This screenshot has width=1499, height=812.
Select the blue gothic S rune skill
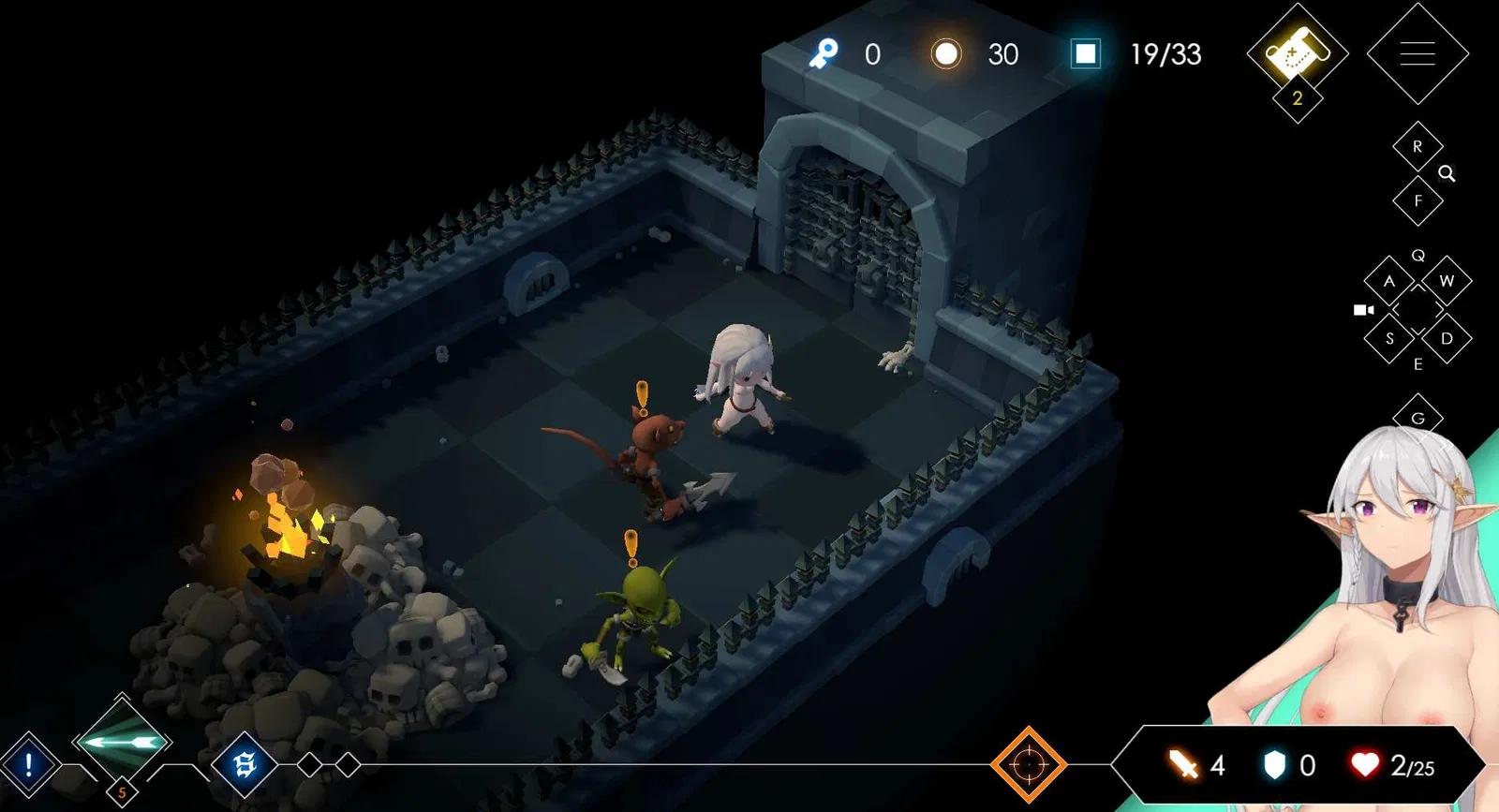245,765
